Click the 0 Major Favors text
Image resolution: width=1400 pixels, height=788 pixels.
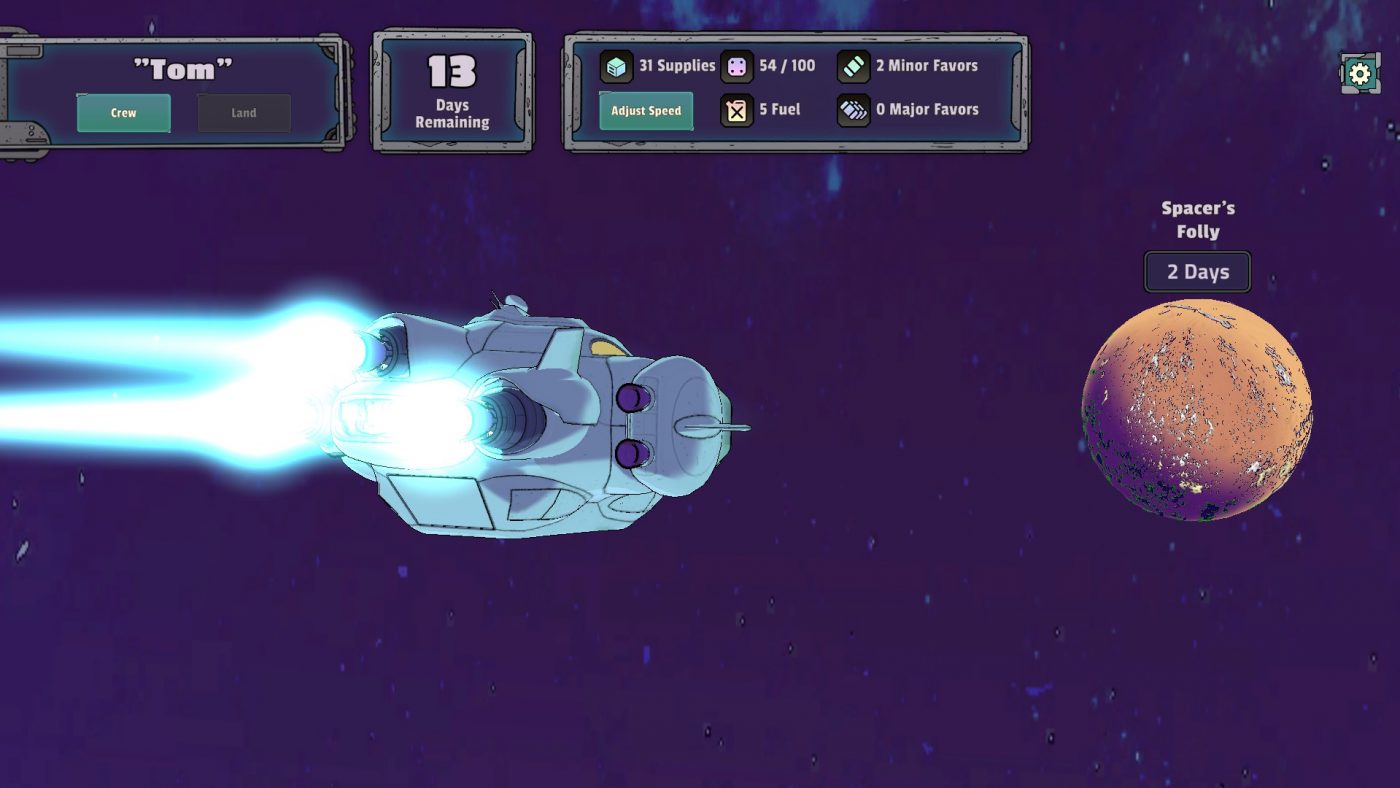(925, 109)
